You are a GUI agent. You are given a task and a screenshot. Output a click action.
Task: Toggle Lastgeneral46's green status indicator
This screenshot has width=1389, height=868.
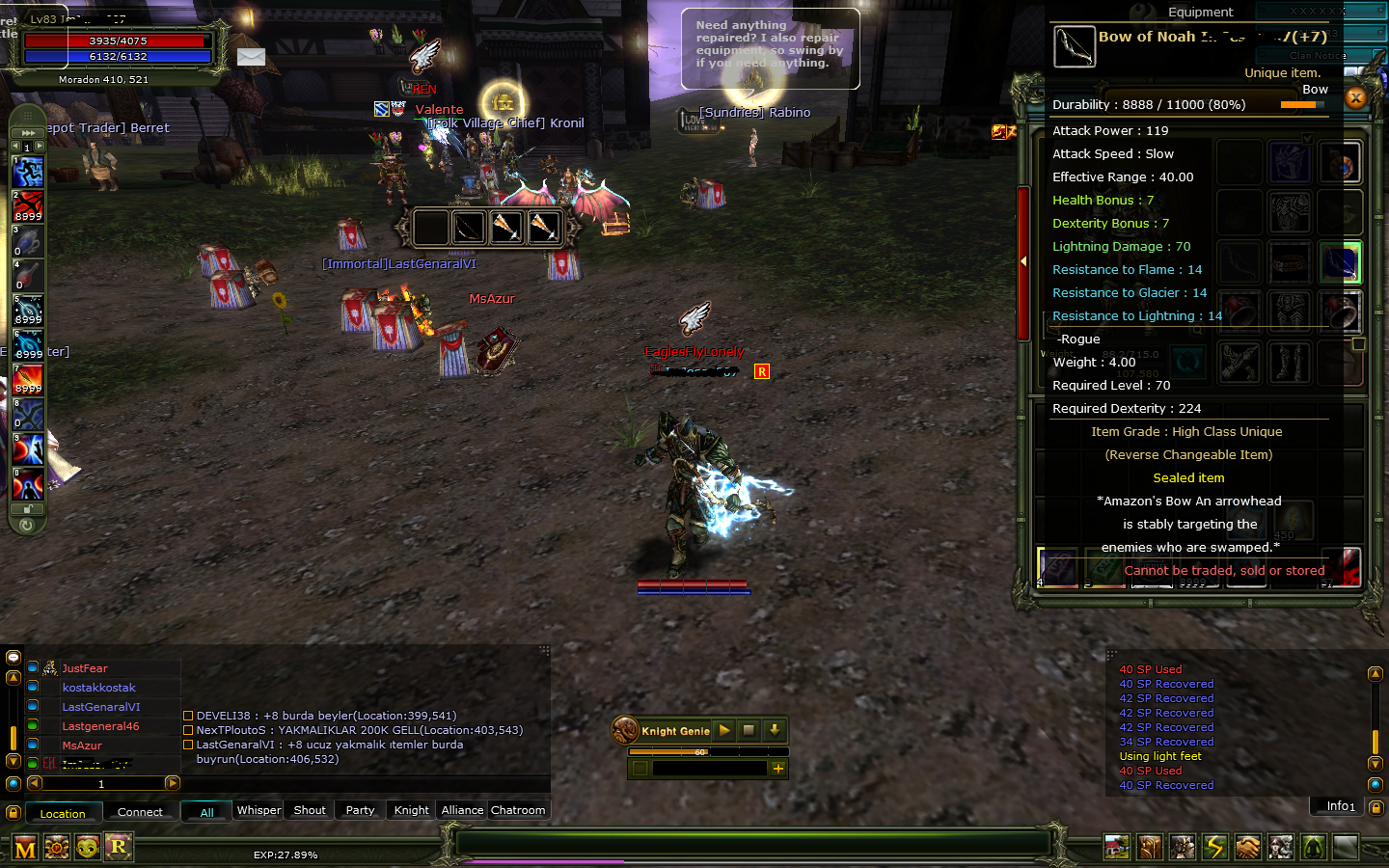[x=32, y=726]
